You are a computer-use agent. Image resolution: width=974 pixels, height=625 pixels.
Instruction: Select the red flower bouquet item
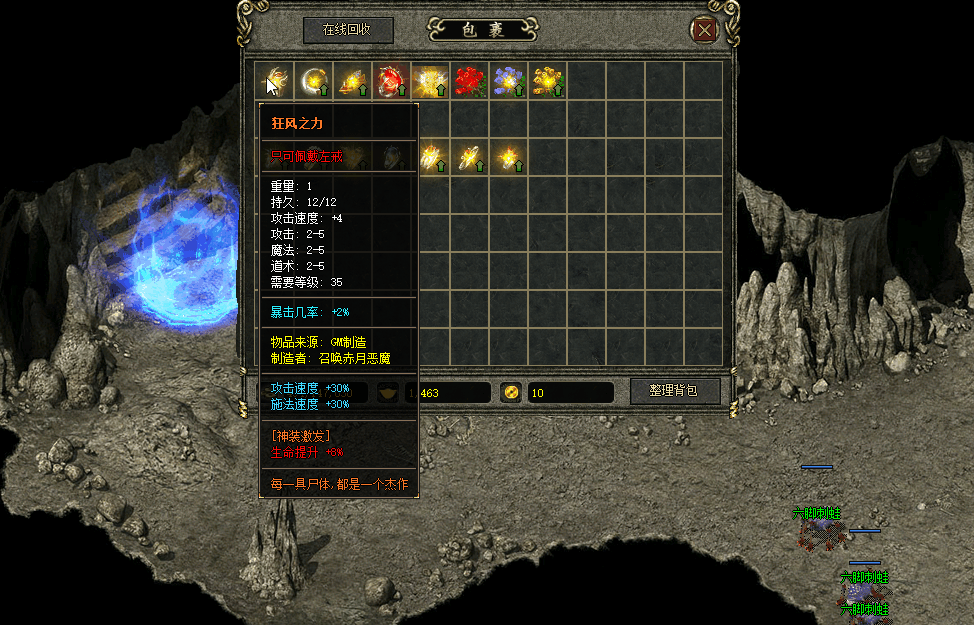tap(469, 81)
